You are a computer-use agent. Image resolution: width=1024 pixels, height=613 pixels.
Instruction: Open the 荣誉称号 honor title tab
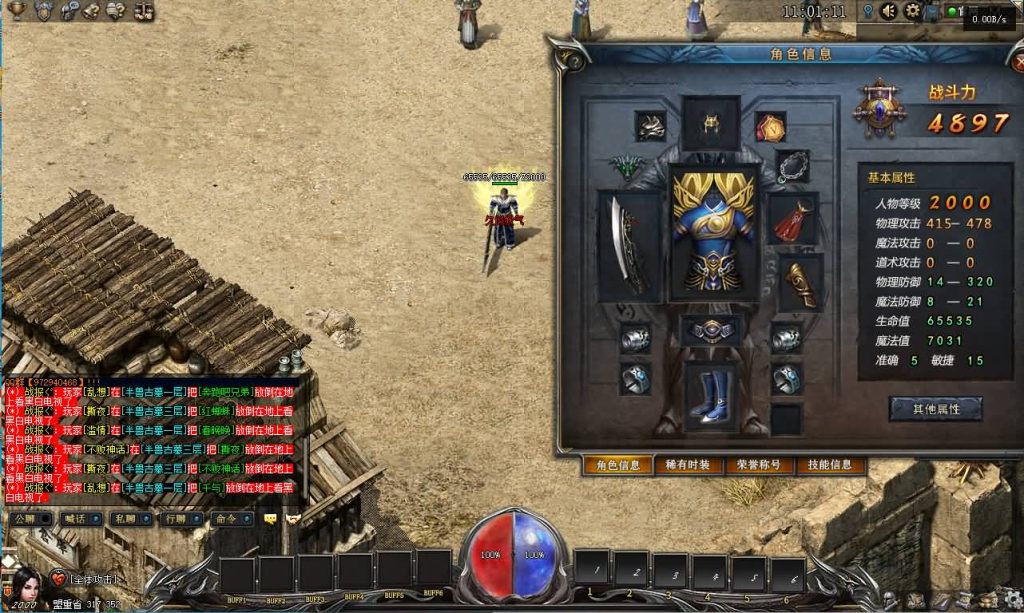[759, 465]
